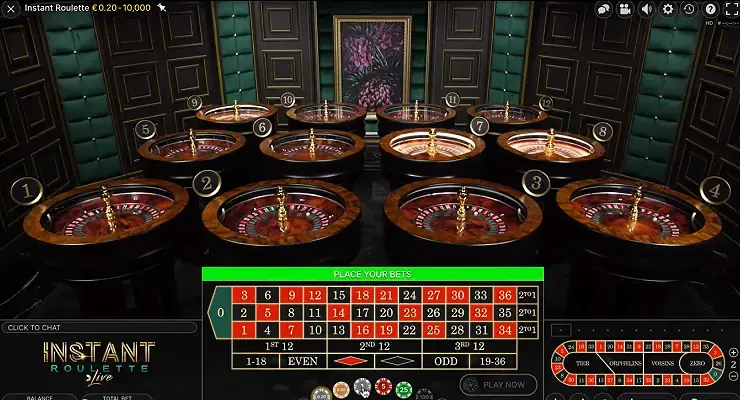Viewport: 740px width, 400px height.
Task: Toggle fullscreen mode
Action: coord(730,9)
